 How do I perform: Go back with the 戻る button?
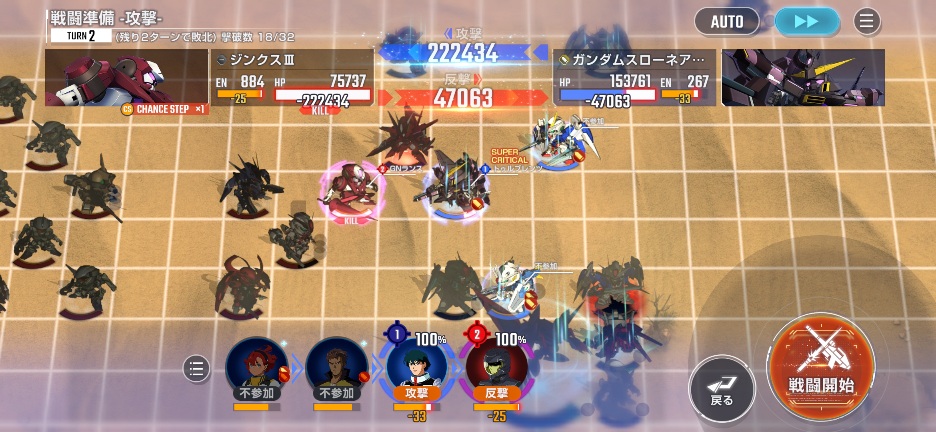722,387
